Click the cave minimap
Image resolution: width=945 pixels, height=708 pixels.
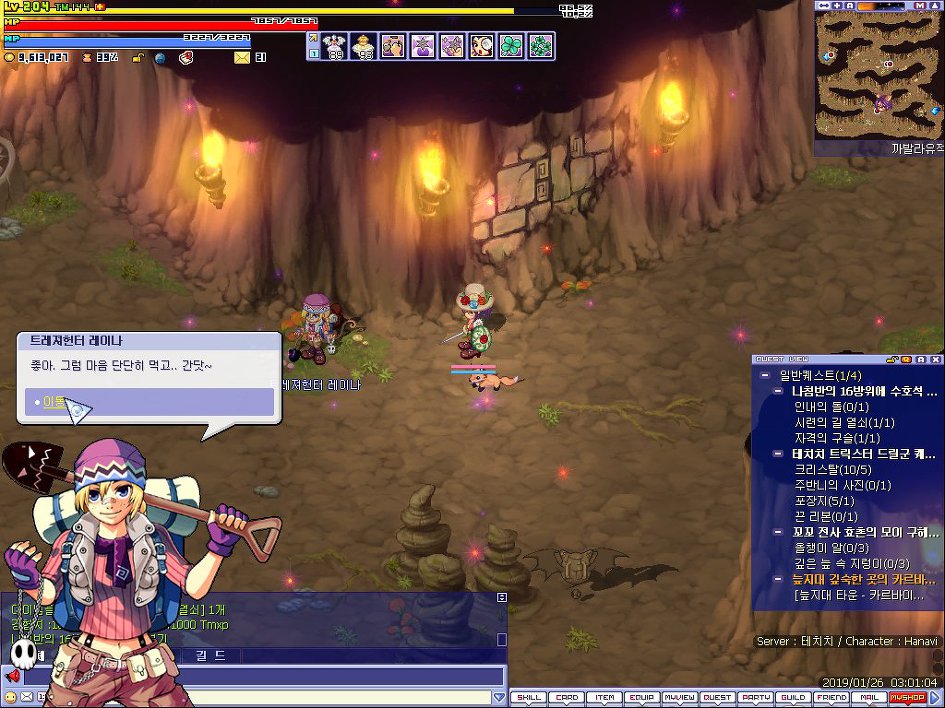click(x=878, y=75)
